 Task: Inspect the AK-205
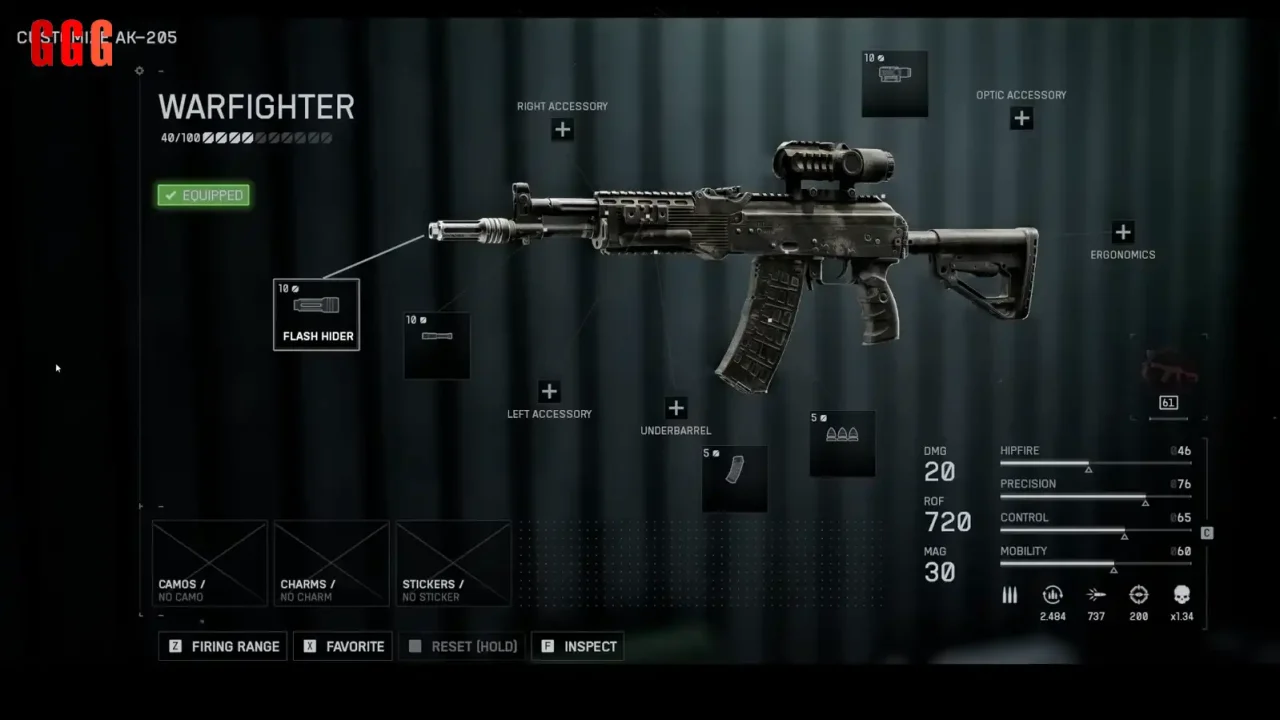pos(578,646)
